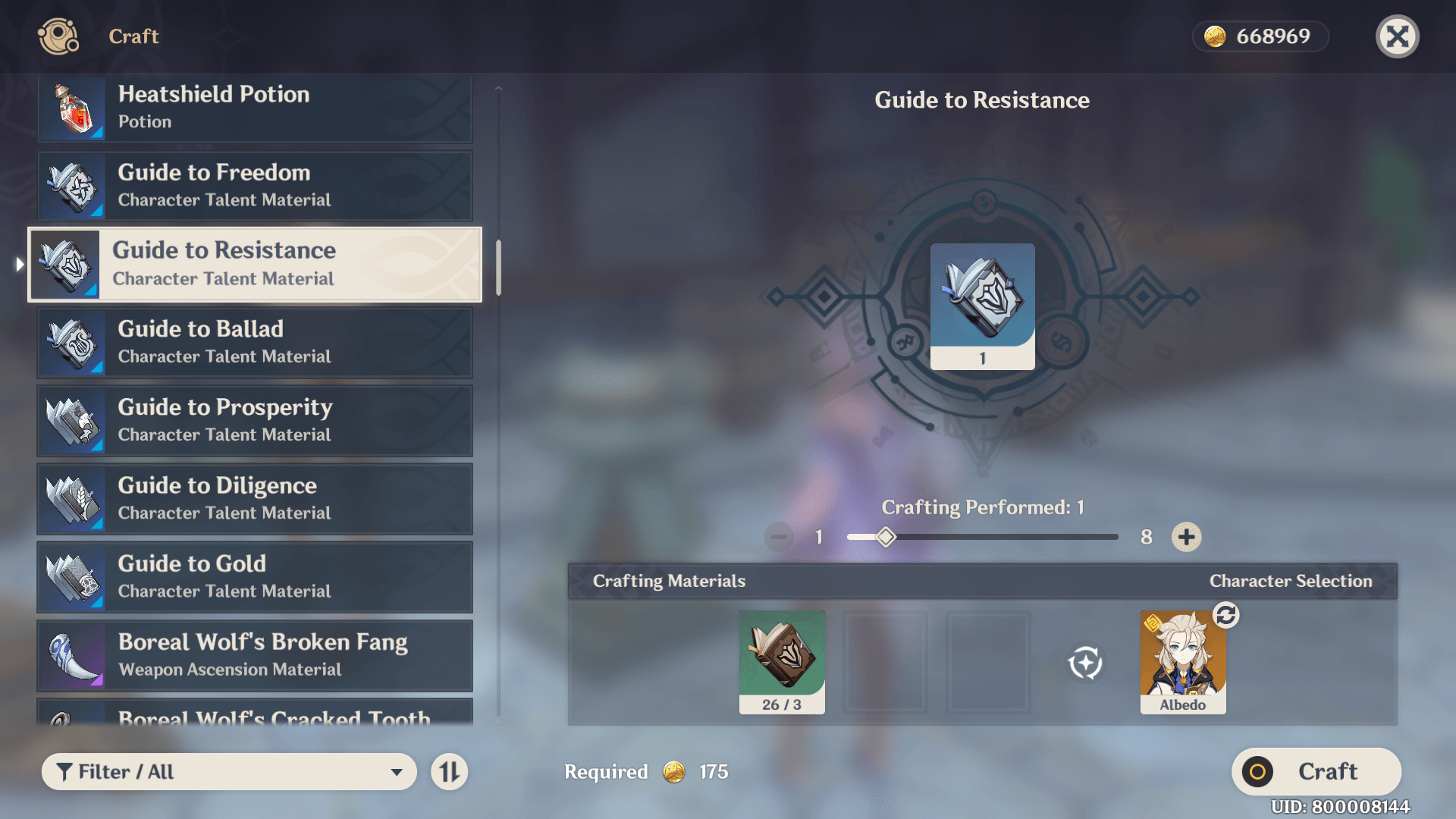Click the Guide to Resistance output item
1456x819 pixels.
click(982, 306)
